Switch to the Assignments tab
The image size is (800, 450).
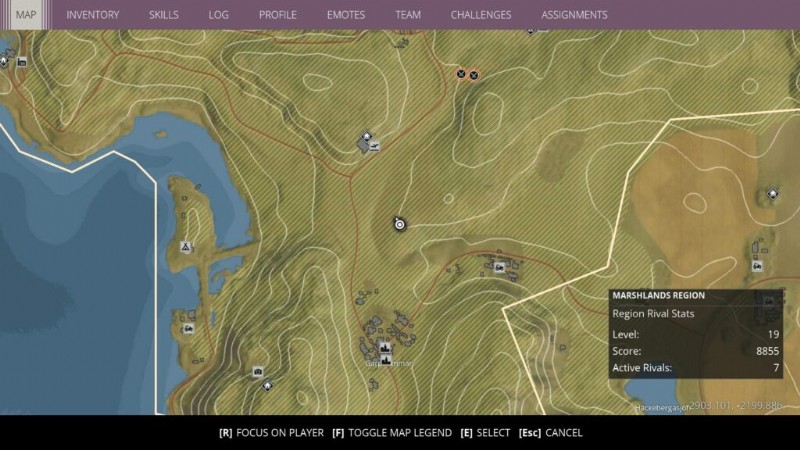574,15
